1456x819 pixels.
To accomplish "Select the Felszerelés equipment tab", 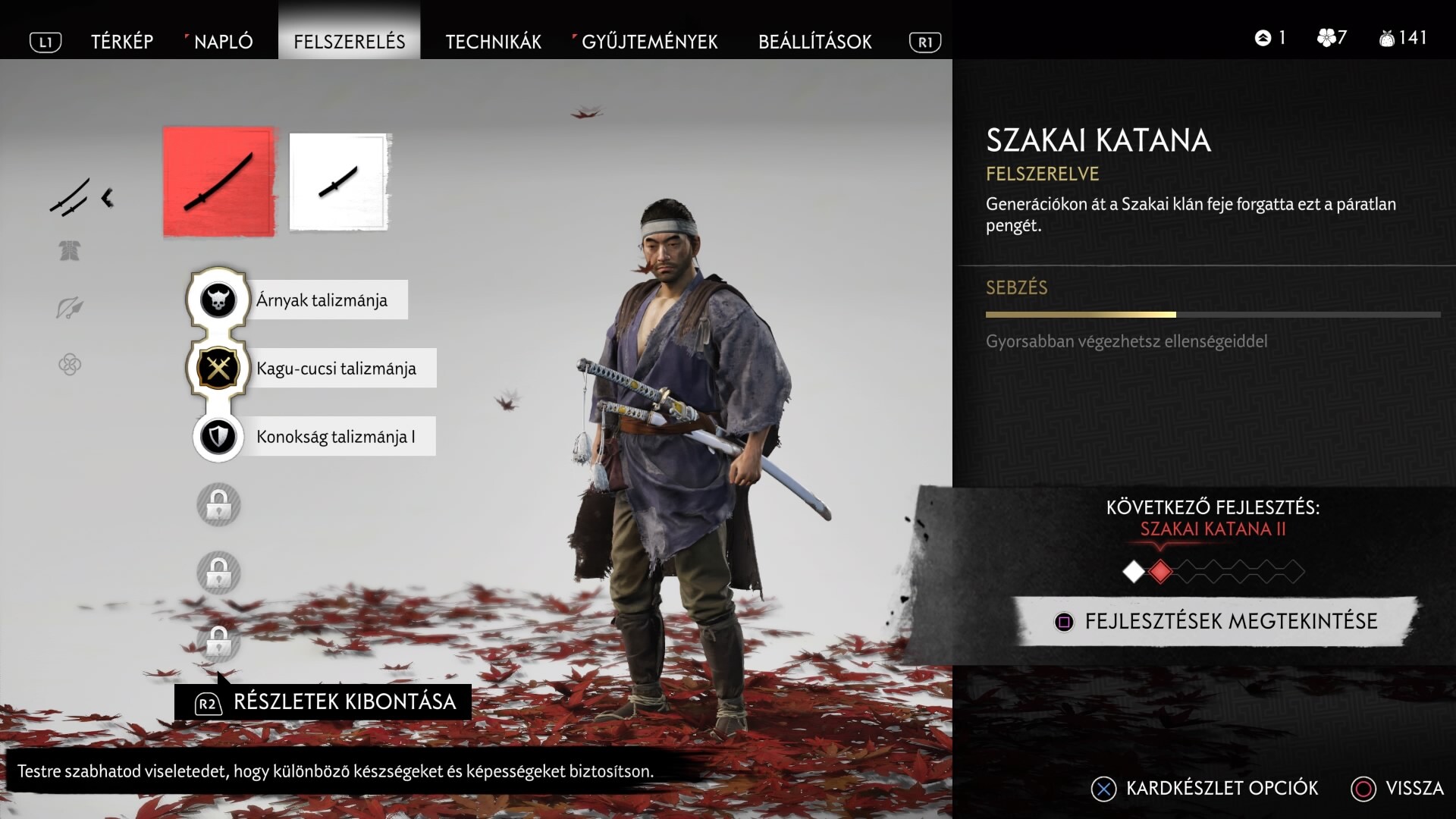I will click(x=350, y=42).
